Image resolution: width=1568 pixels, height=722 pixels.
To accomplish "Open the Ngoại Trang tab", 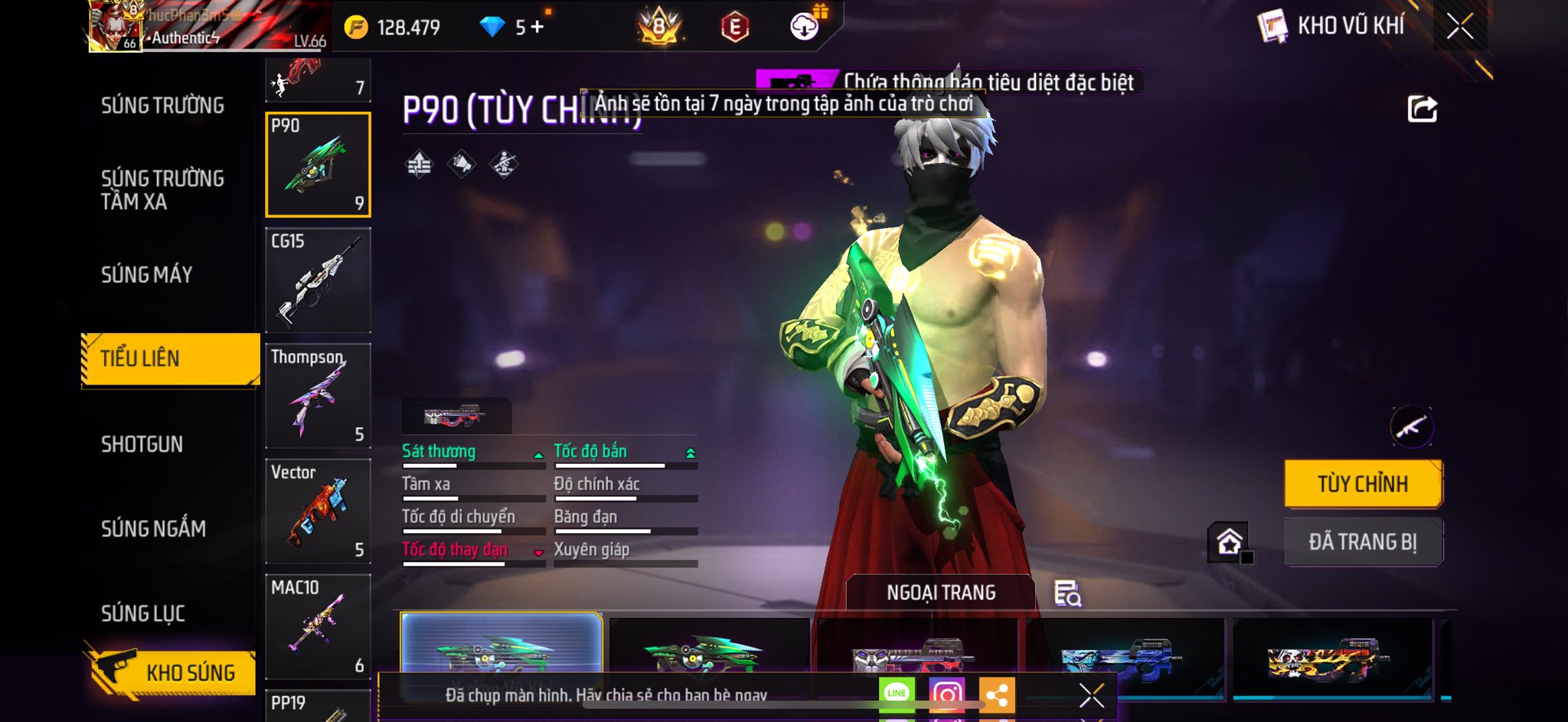I will (x=941, y=593).
